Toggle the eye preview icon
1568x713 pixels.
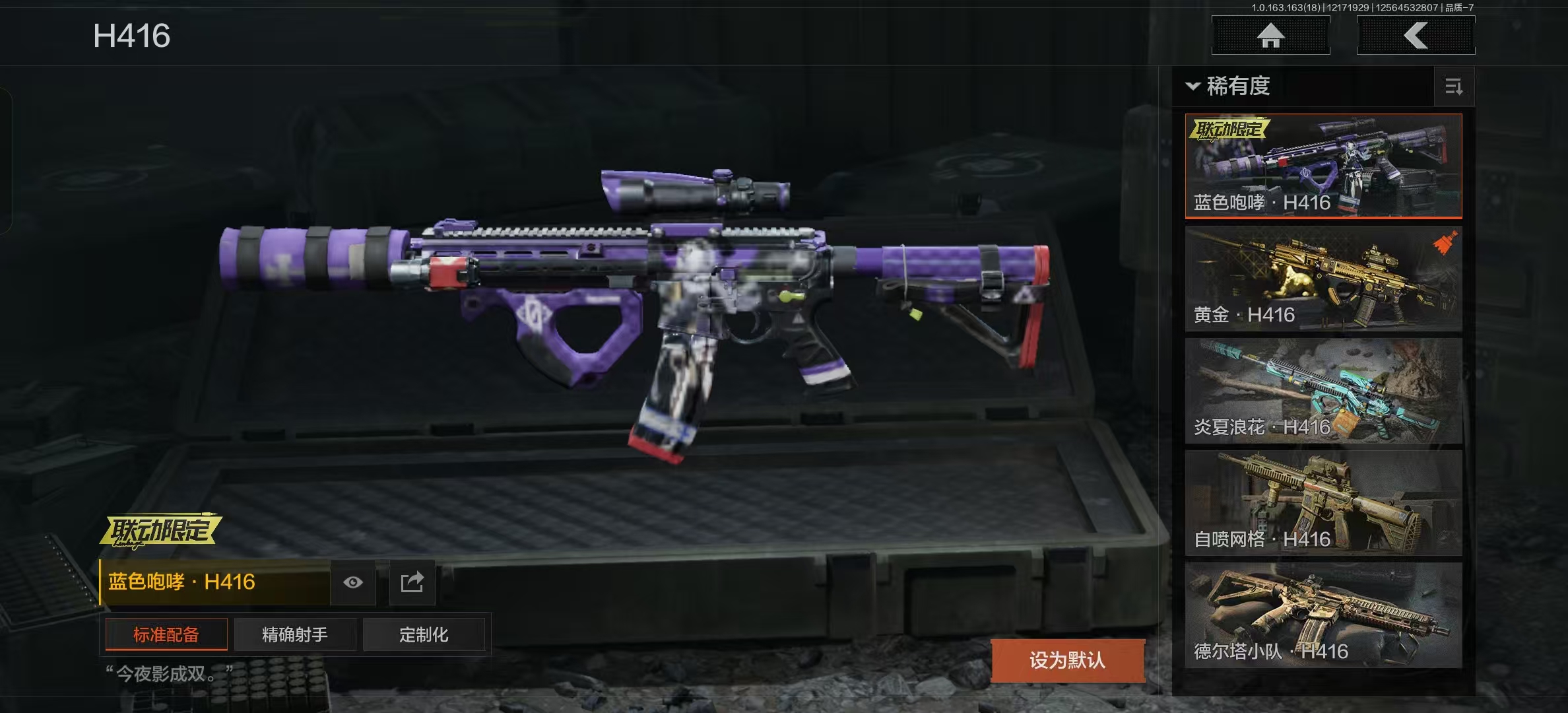point(353,582)
